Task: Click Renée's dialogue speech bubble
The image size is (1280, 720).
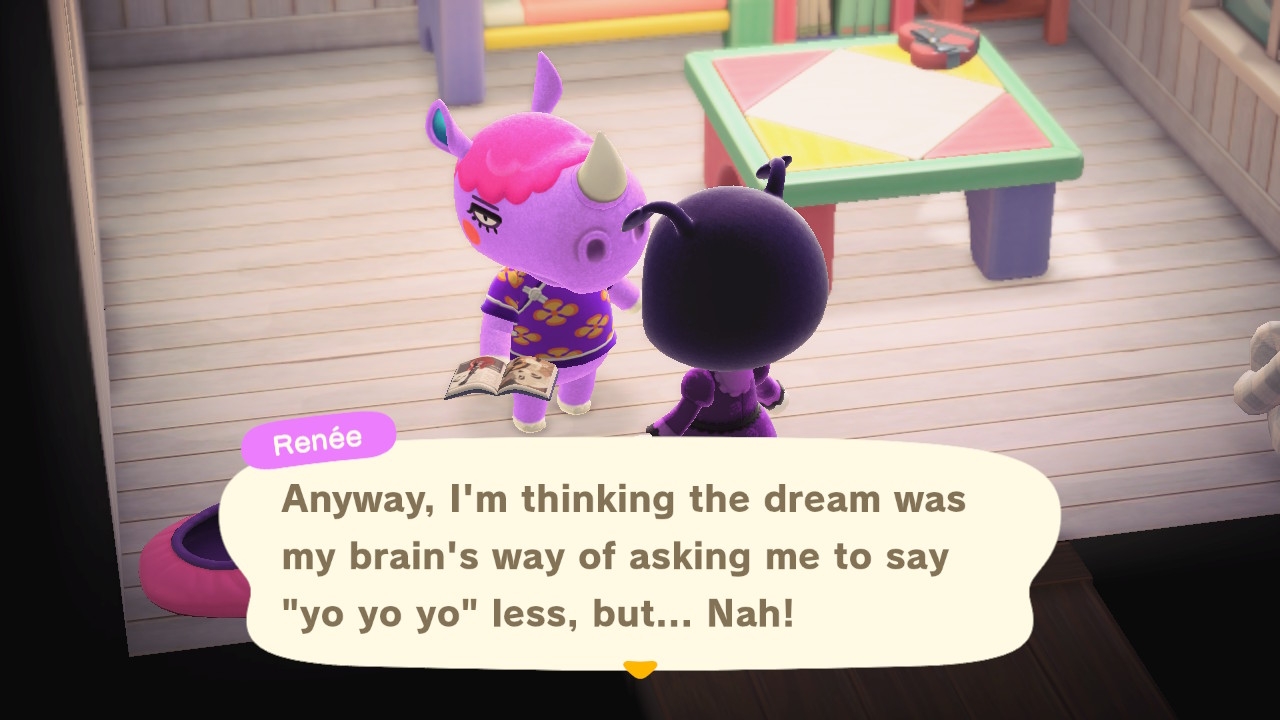Action: [640, 557]
